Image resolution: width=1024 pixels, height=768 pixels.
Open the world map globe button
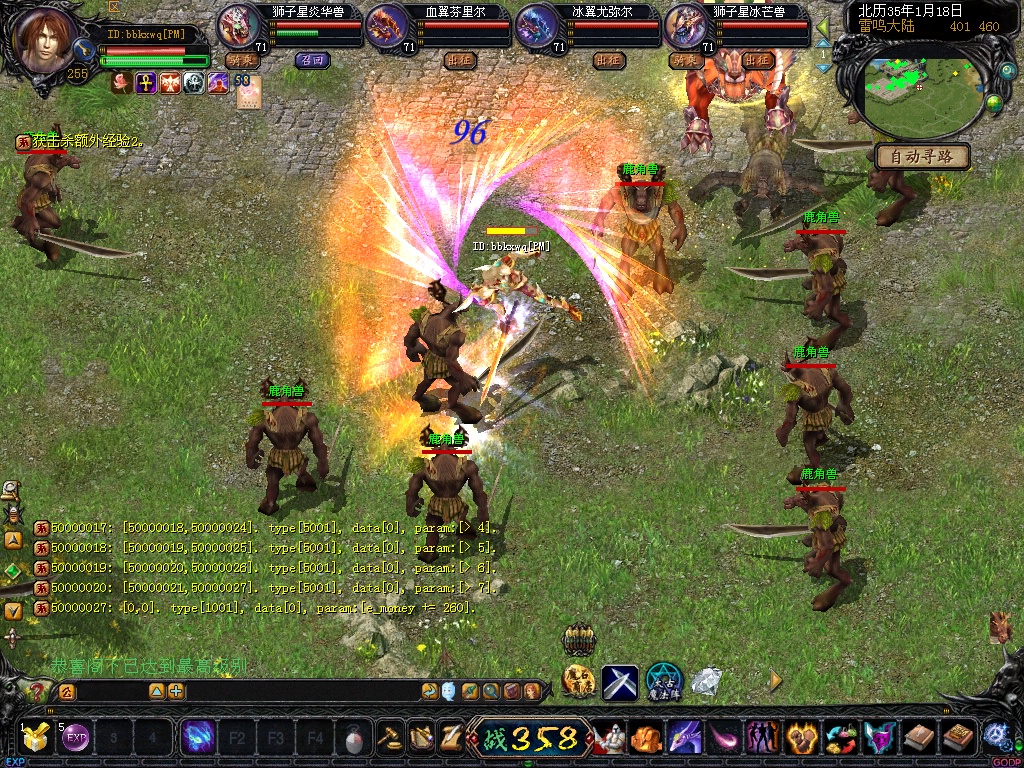[994, 102]
